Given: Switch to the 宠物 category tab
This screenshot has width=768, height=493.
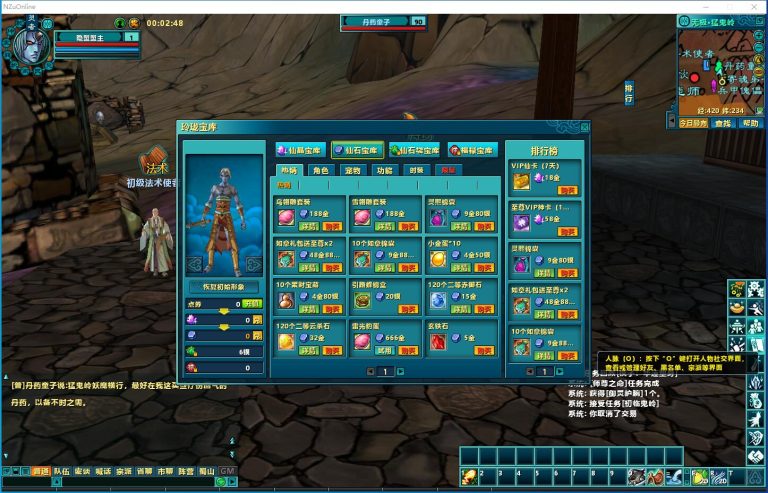Looking at the screenshot, I should tap(352, 171).
